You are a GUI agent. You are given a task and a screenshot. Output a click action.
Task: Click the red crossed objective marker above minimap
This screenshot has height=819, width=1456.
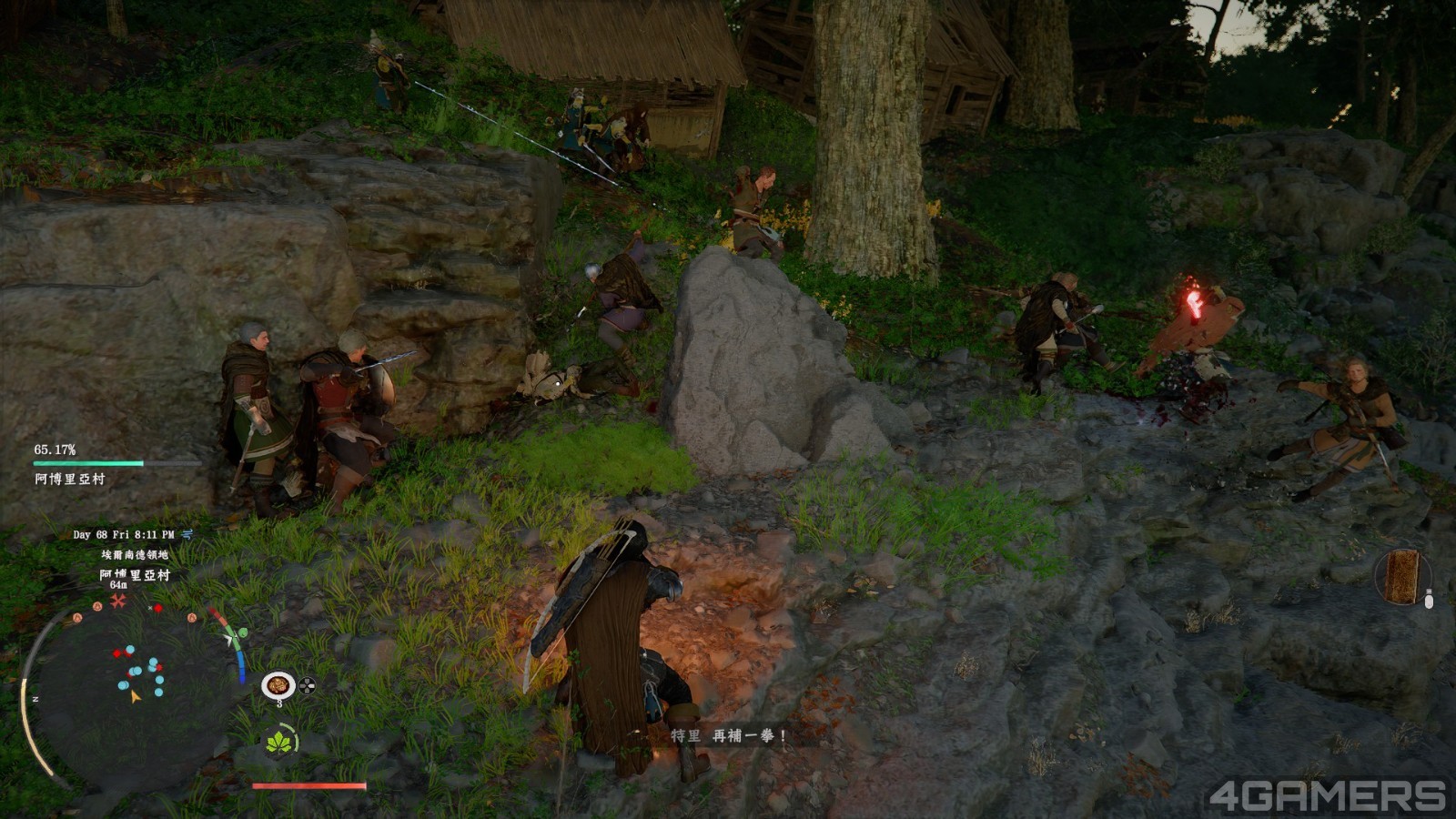(x=117, y=602)
